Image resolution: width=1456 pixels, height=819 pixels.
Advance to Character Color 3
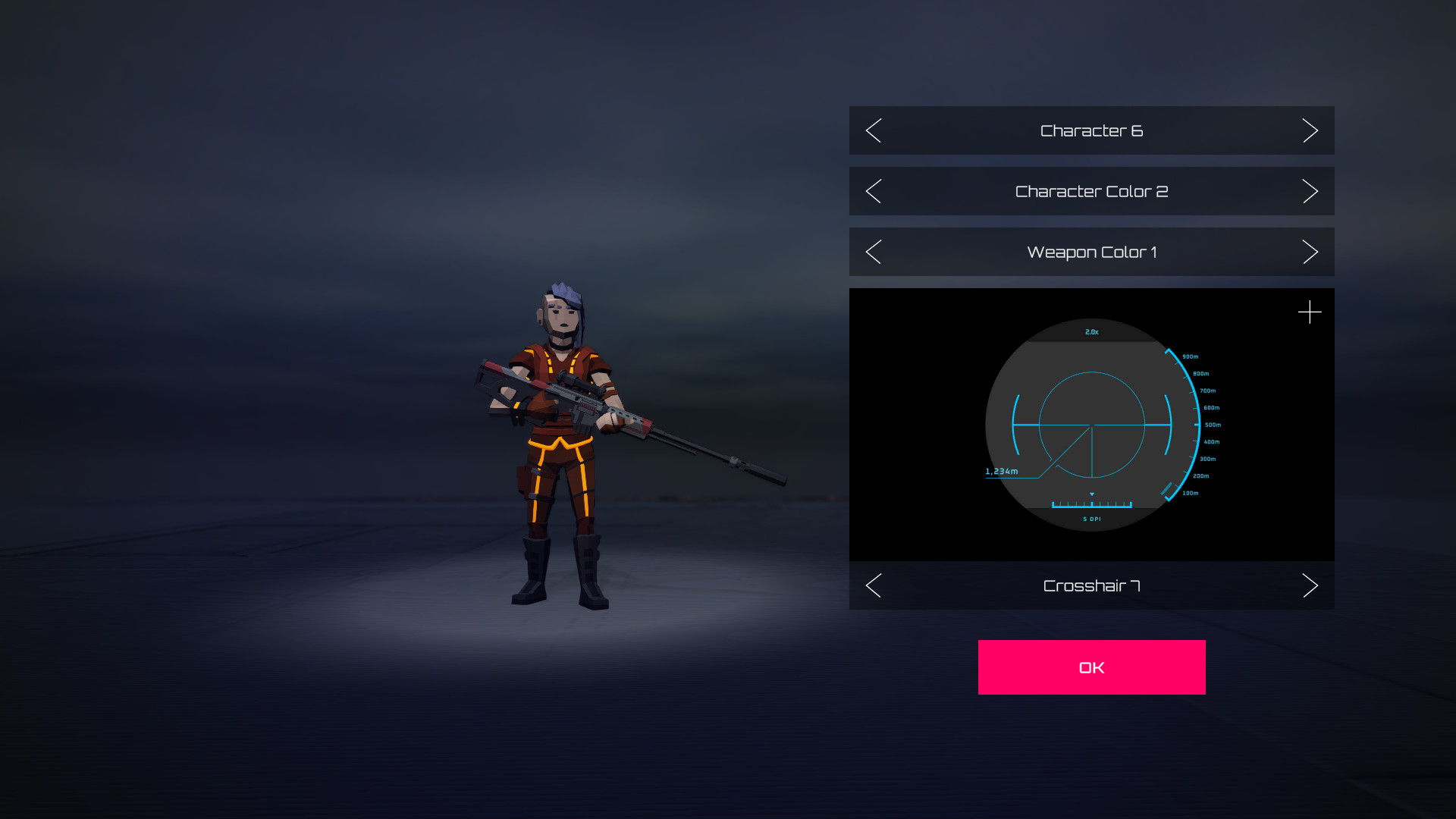[x=1310, y=191]
